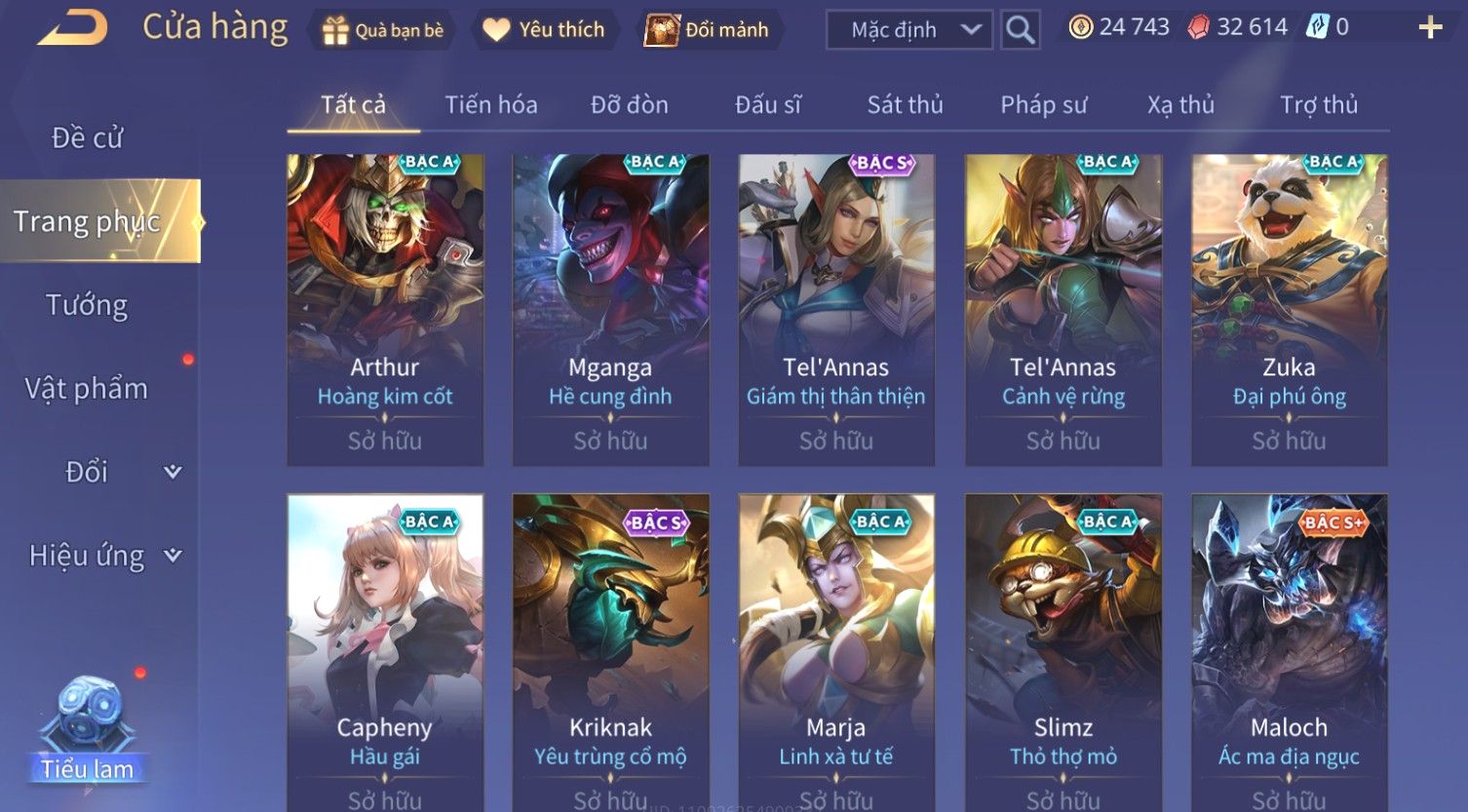Choose Zuka's Đại phú ông skin card
The width and height of the screenshot is (1468, 812).
pyautogui.click(x=1289, y=309)
